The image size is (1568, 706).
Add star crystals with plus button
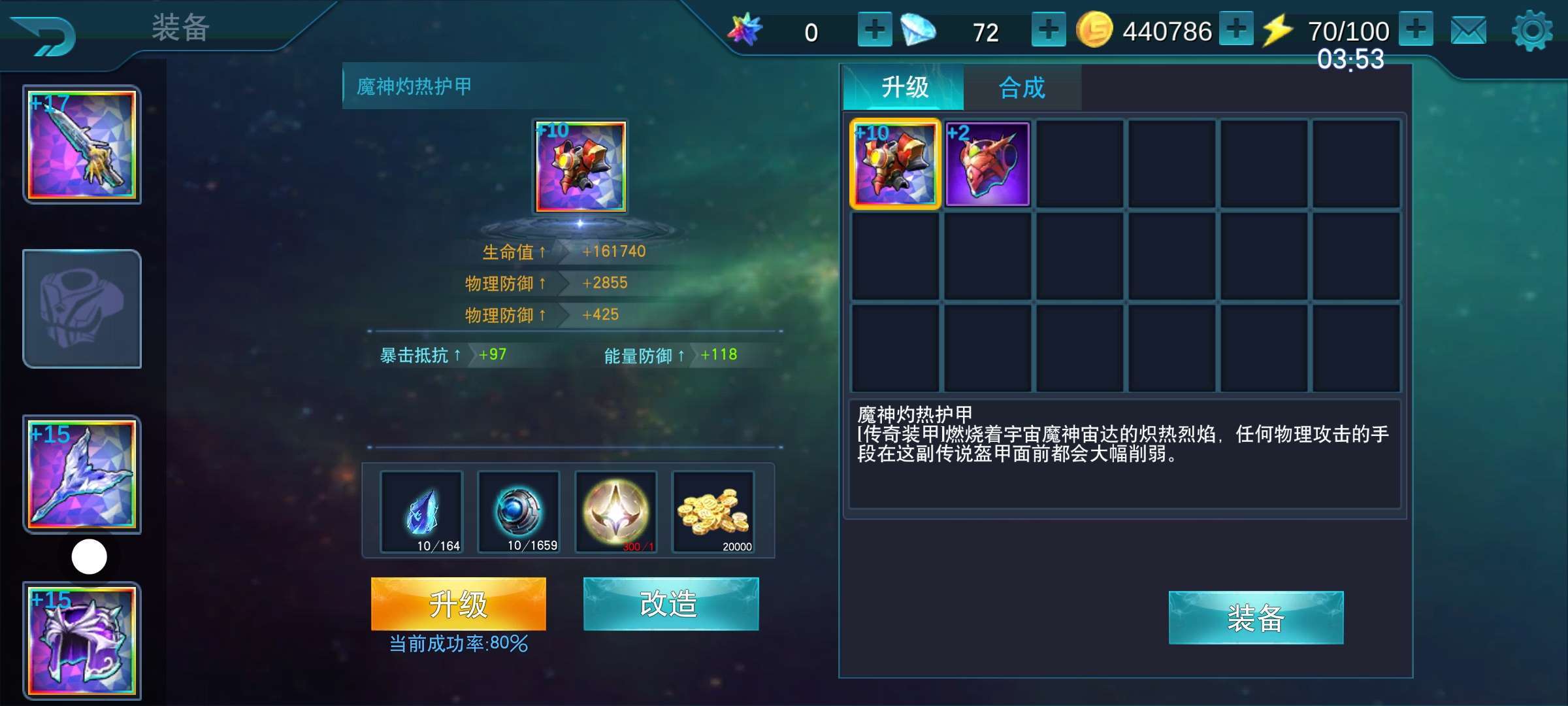874,30
